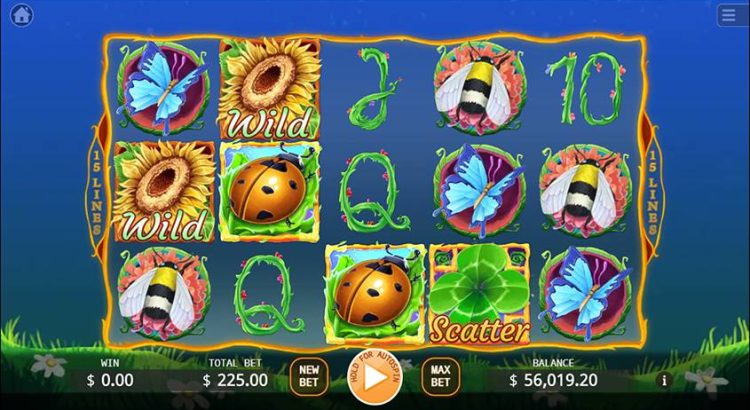
Task: Open the info paytable icon
Action: [662, 380]
